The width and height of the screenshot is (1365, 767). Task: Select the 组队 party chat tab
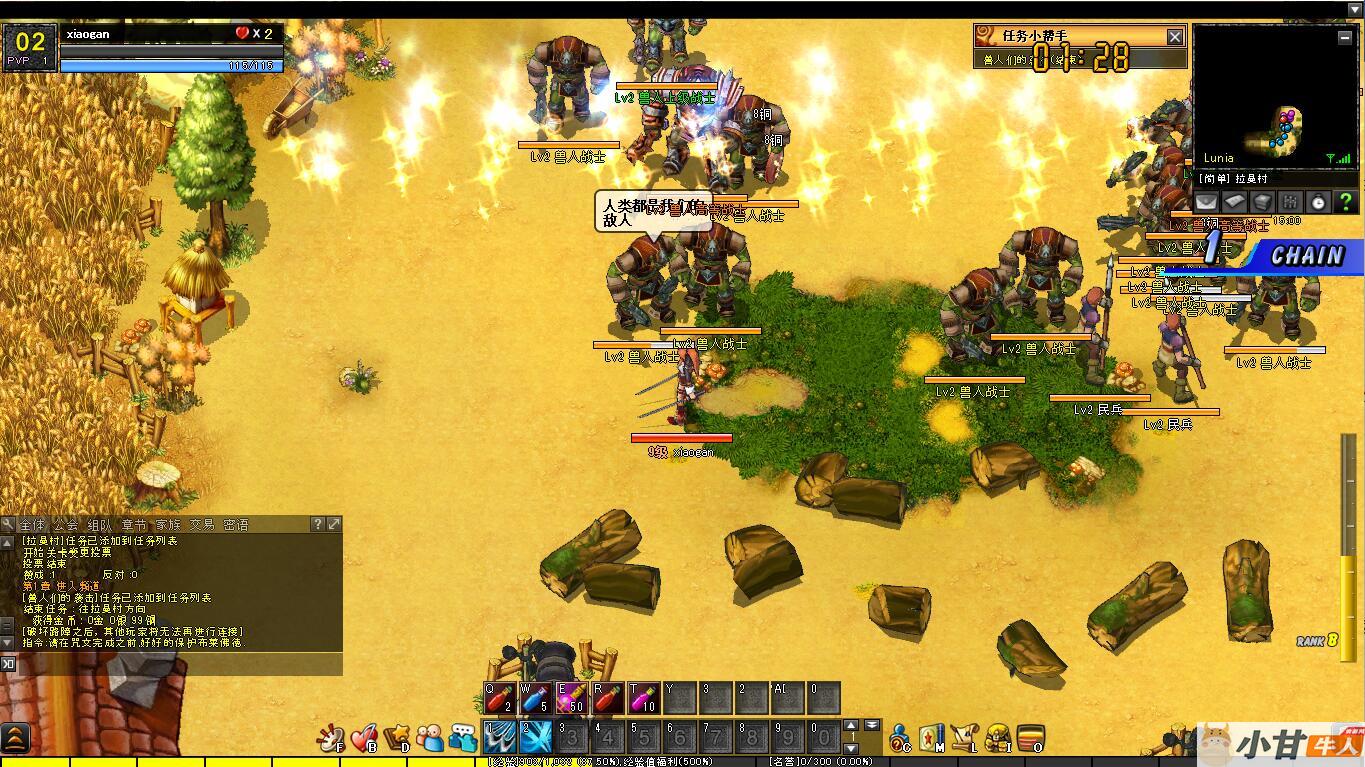tap(100, 524)
